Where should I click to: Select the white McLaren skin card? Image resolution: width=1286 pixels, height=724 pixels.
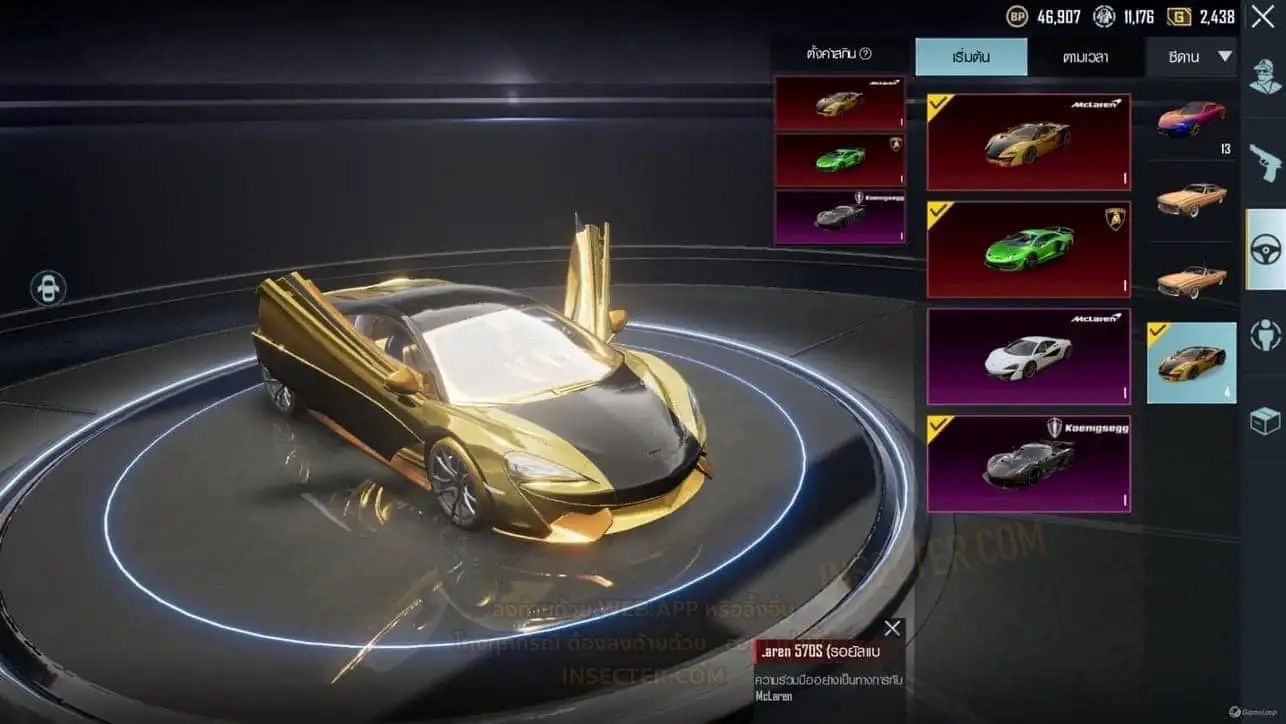pos(1028,357)
